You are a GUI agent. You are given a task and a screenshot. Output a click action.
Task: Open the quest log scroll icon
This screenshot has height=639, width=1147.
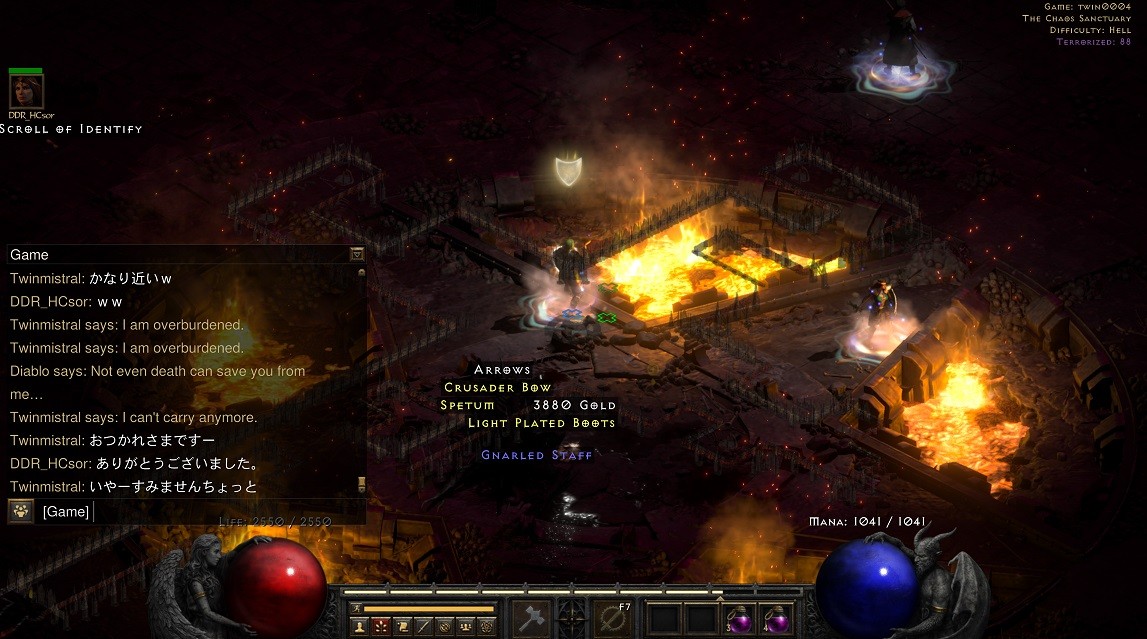click(401, 626)
